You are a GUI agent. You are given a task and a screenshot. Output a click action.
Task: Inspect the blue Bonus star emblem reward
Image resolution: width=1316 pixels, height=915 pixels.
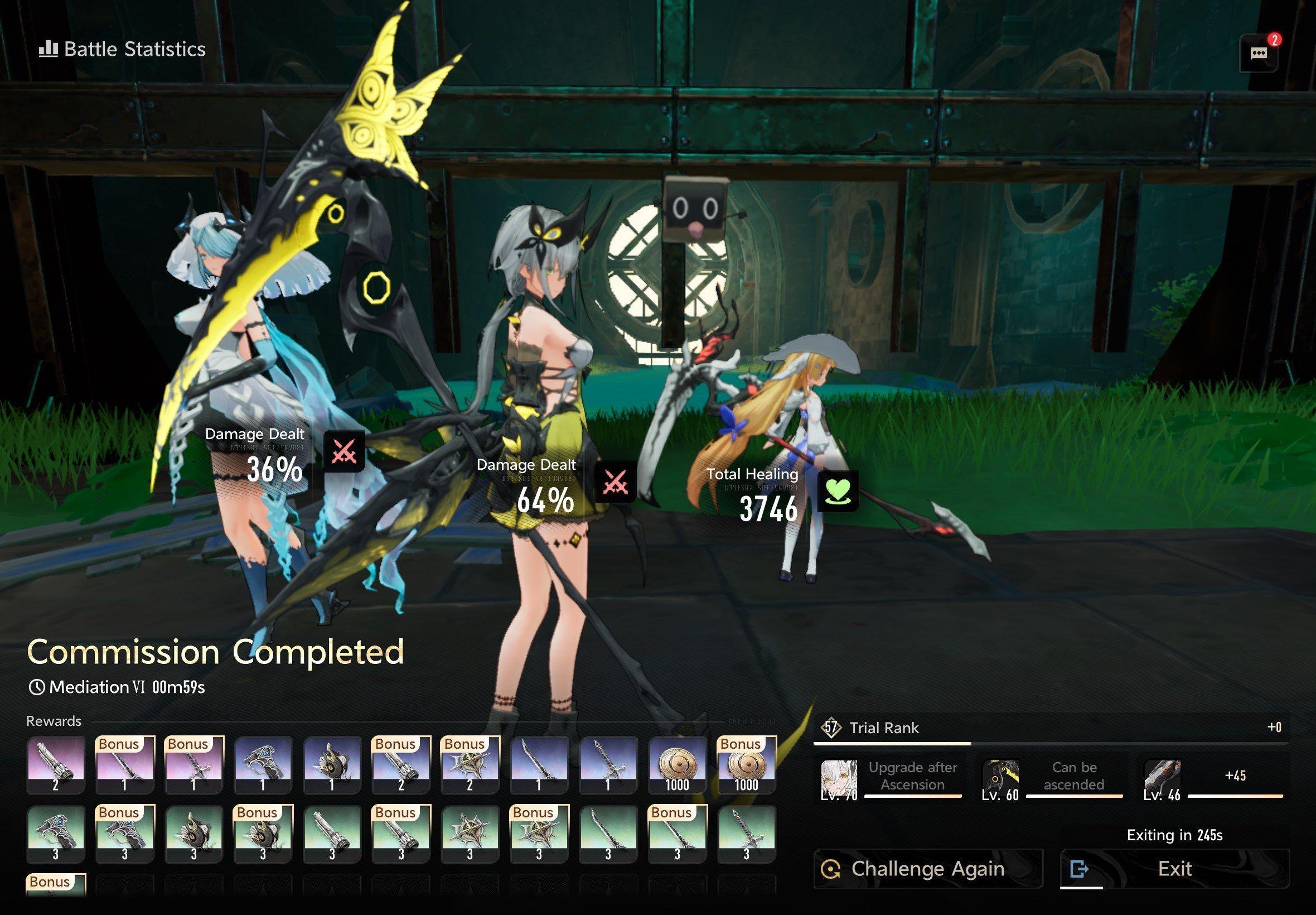[x=470, y=765]
